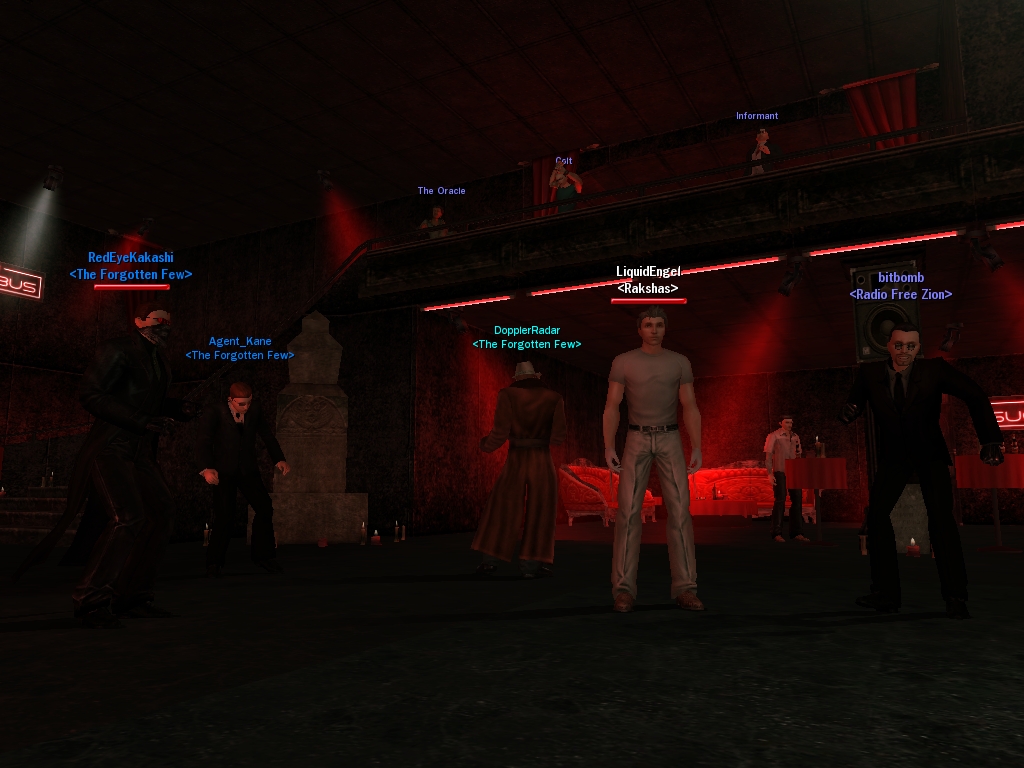Select the LiquidEngel nameplate
1024x768 pixels.
pos(648,272)
